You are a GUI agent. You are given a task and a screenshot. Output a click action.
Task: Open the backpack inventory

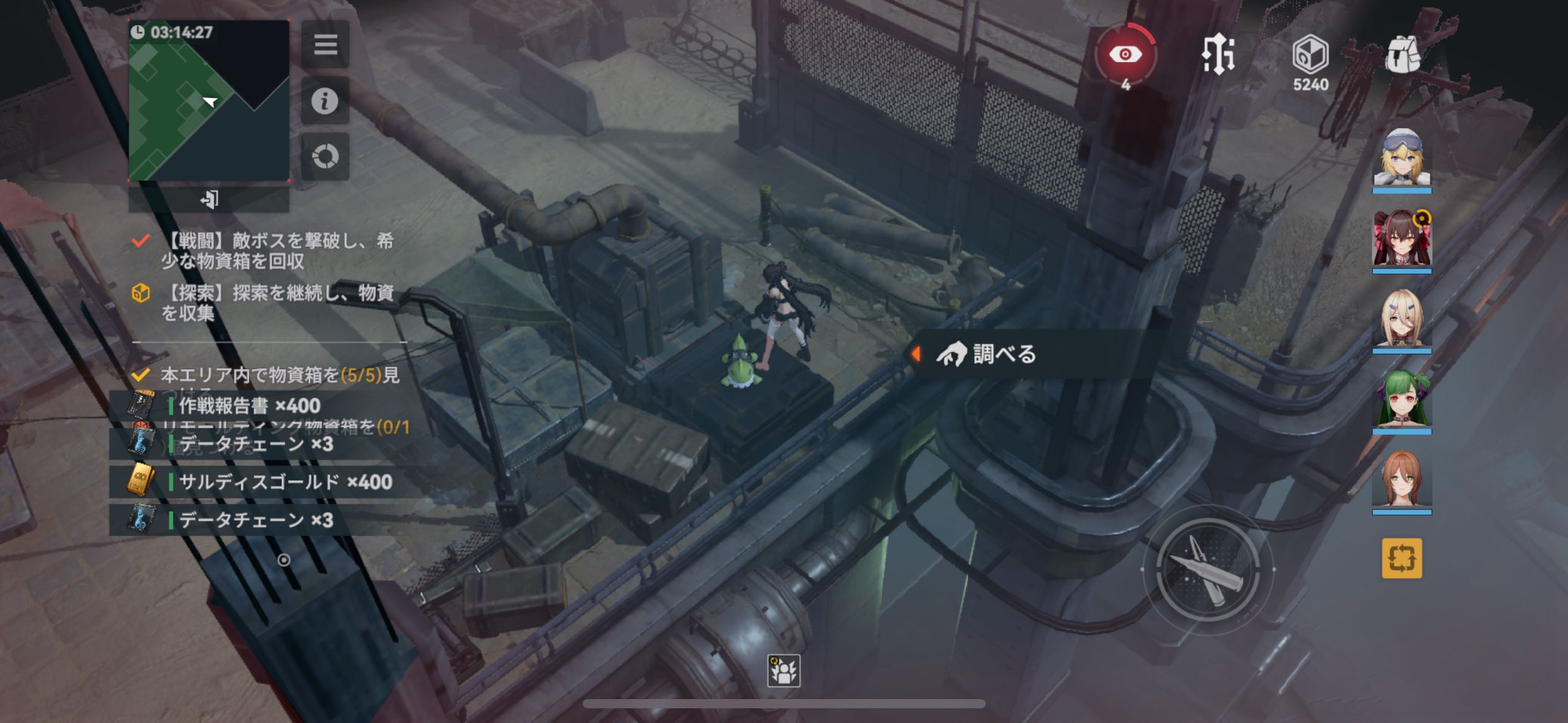click(x=1402, y=55)
